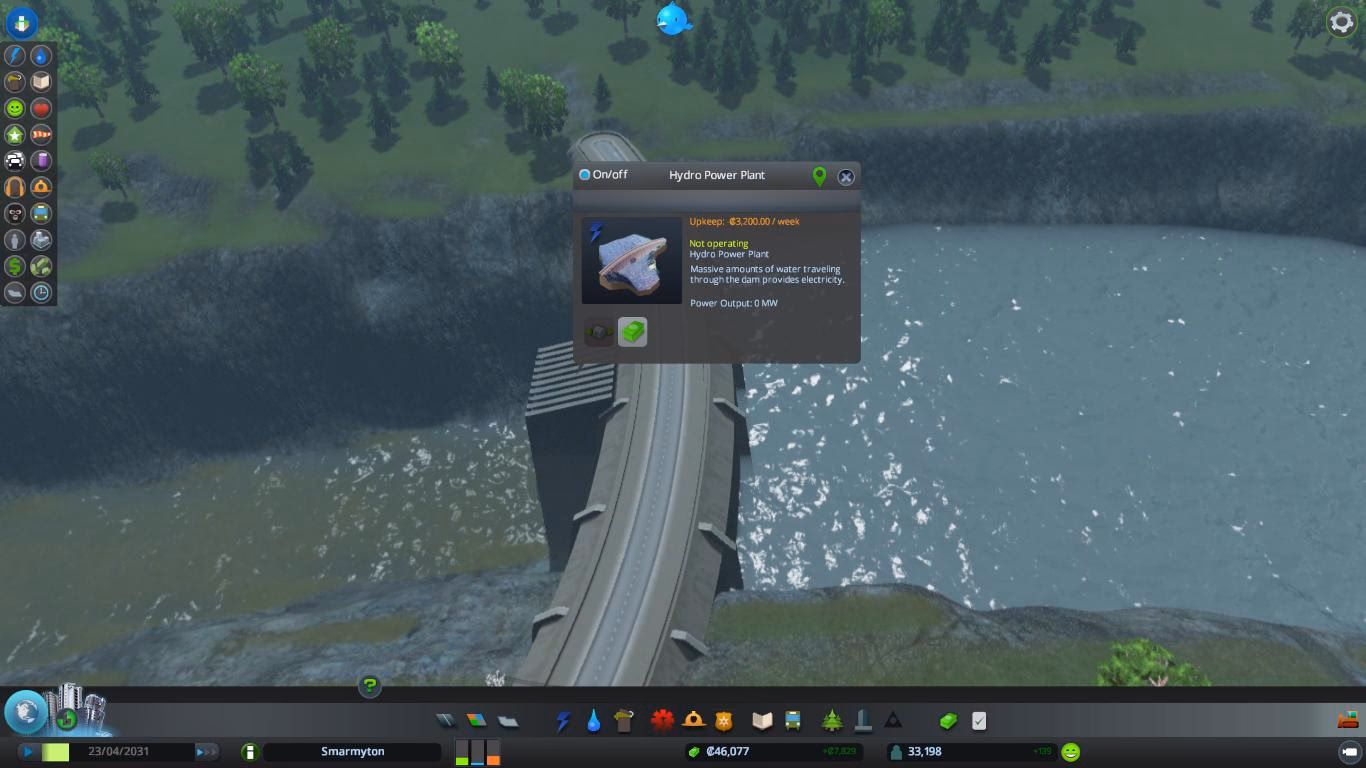Click the Chirper bird at the top

coord(672,20)
